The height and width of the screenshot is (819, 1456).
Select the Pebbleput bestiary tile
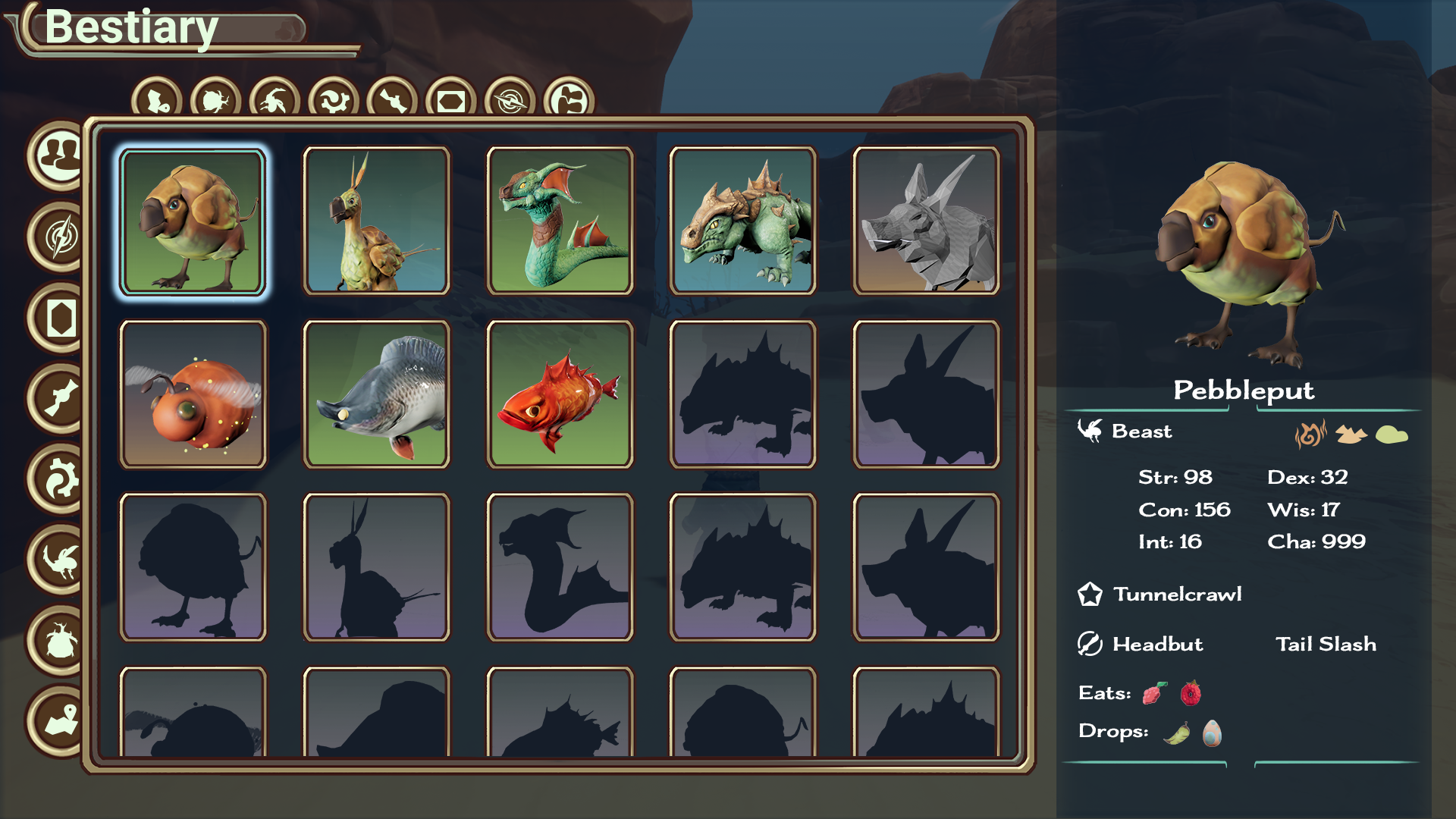pos(193,221)
